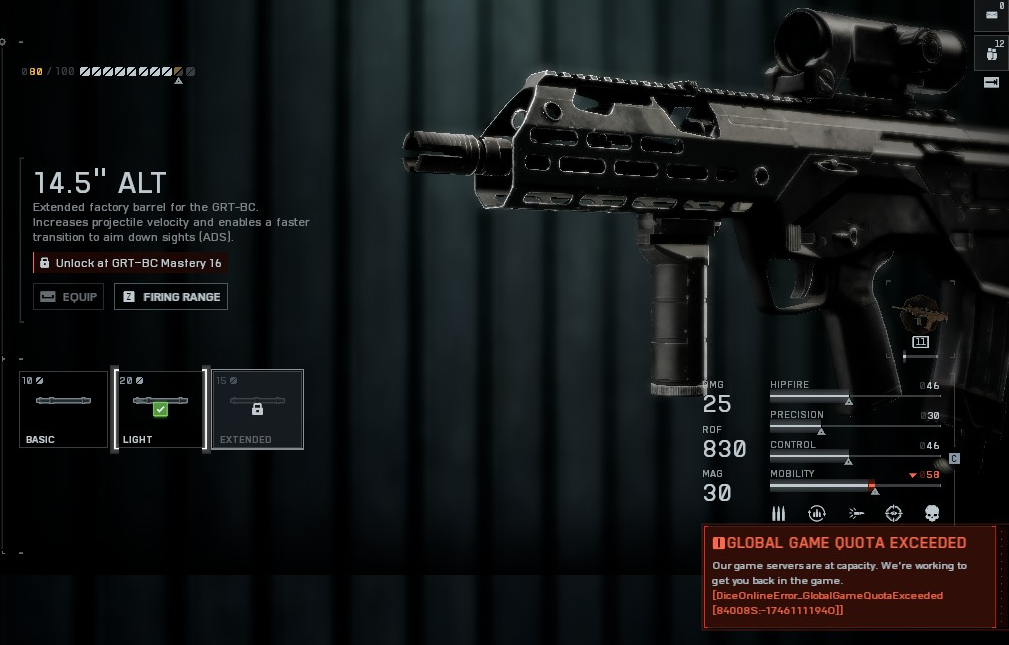Image resolution: width=1009 pixels, height=645 pixels.
Task: Click the Firing Range button
Action: click(x=171, y=297)
